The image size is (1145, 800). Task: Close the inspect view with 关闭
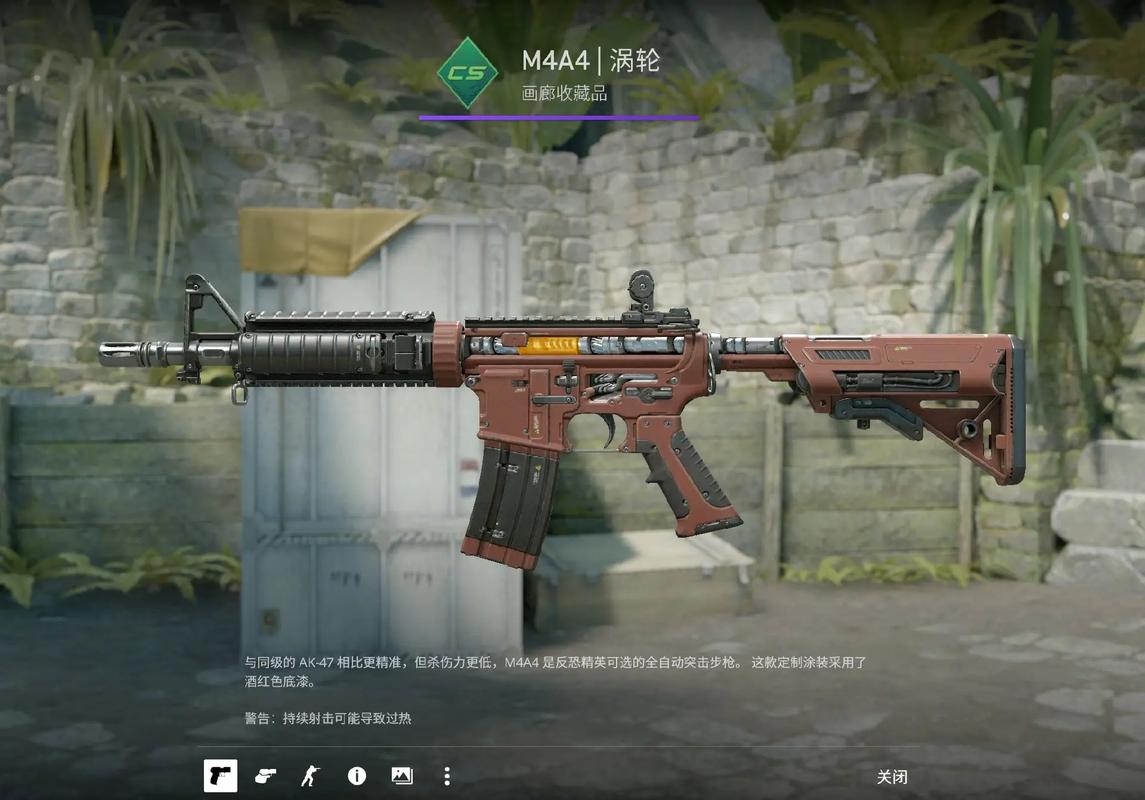click(x=892, y=777)
